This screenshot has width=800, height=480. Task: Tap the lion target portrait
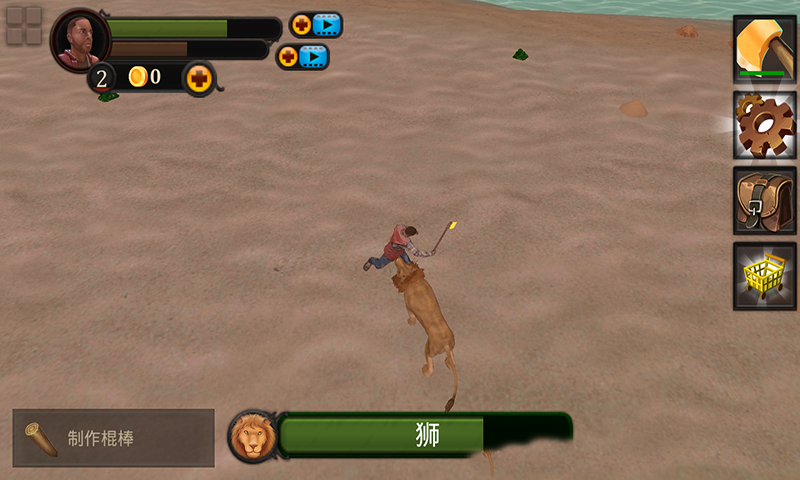pos(252,437)
